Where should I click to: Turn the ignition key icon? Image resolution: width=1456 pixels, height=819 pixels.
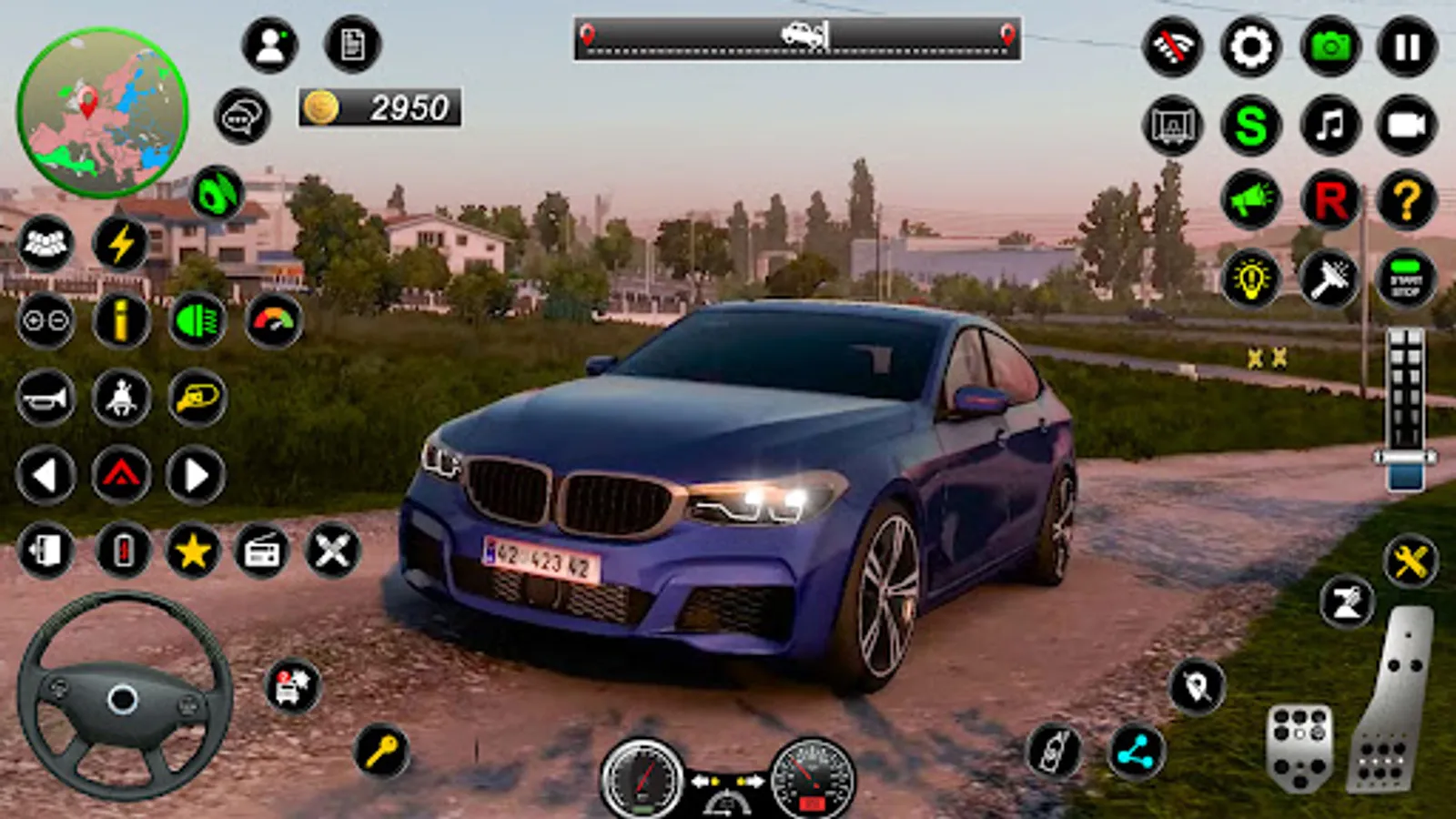pos(381,751)
